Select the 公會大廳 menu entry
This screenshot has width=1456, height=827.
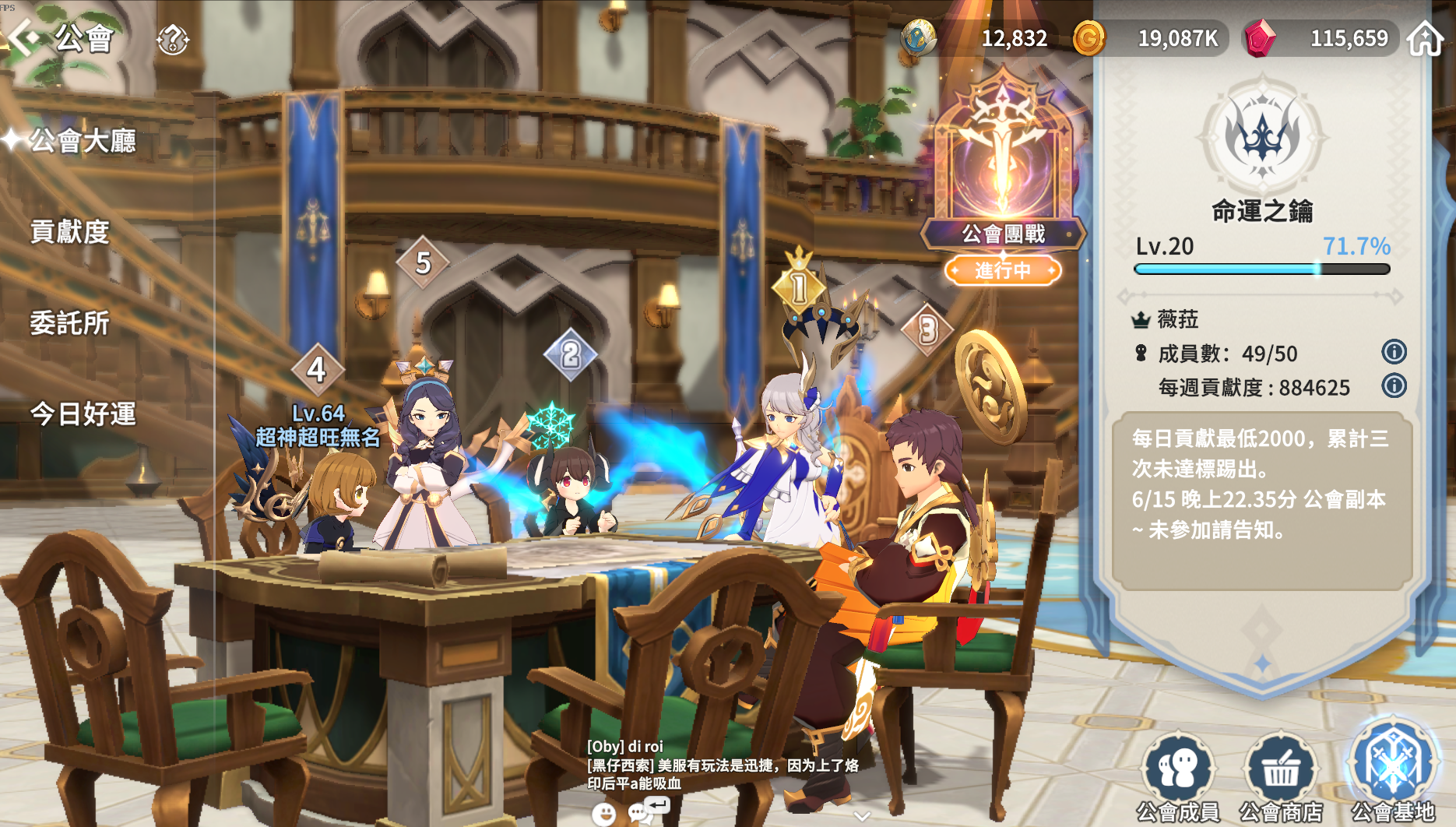(83, 141)
